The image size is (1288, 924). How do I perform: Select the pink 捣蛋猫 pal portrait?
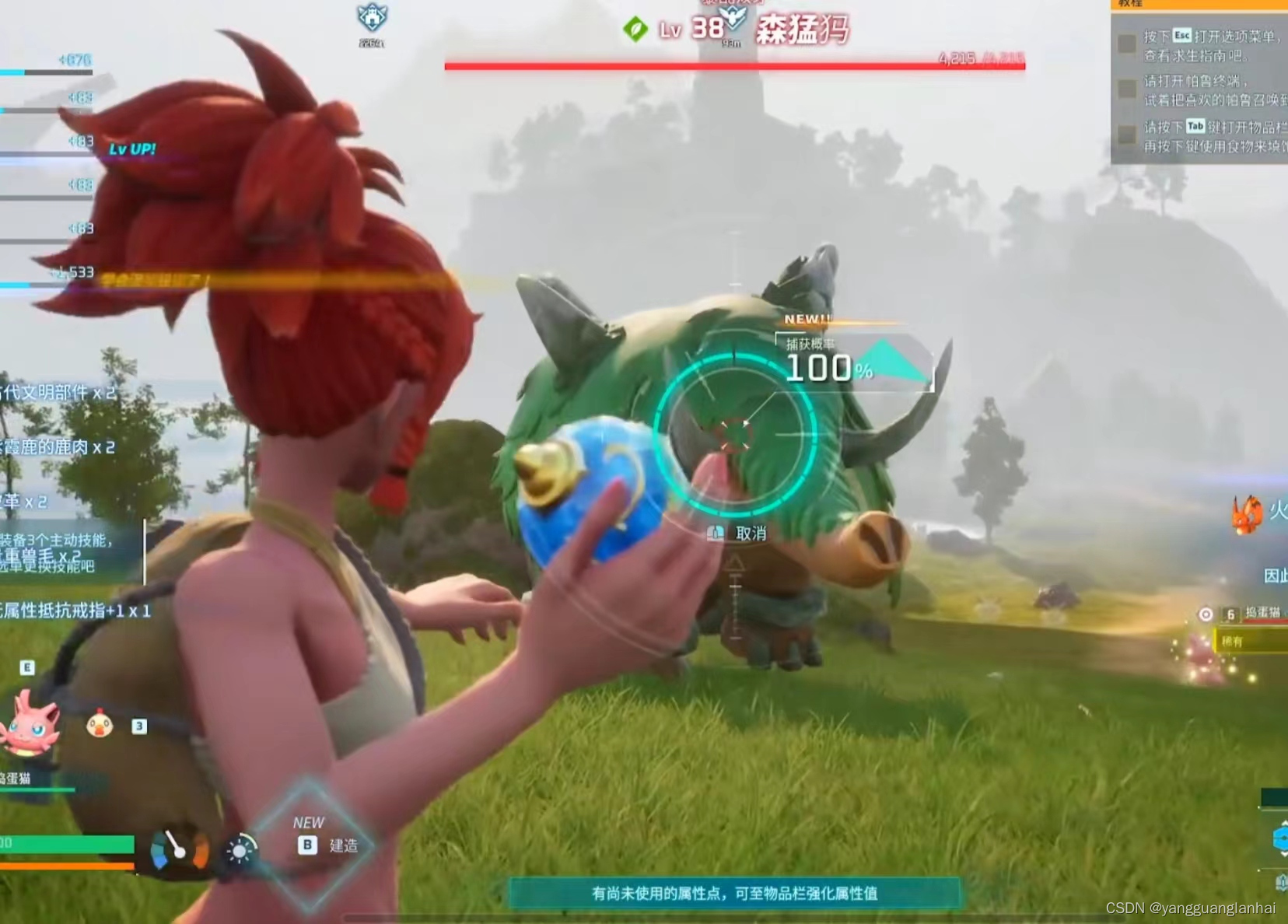[x=30, y=726]
